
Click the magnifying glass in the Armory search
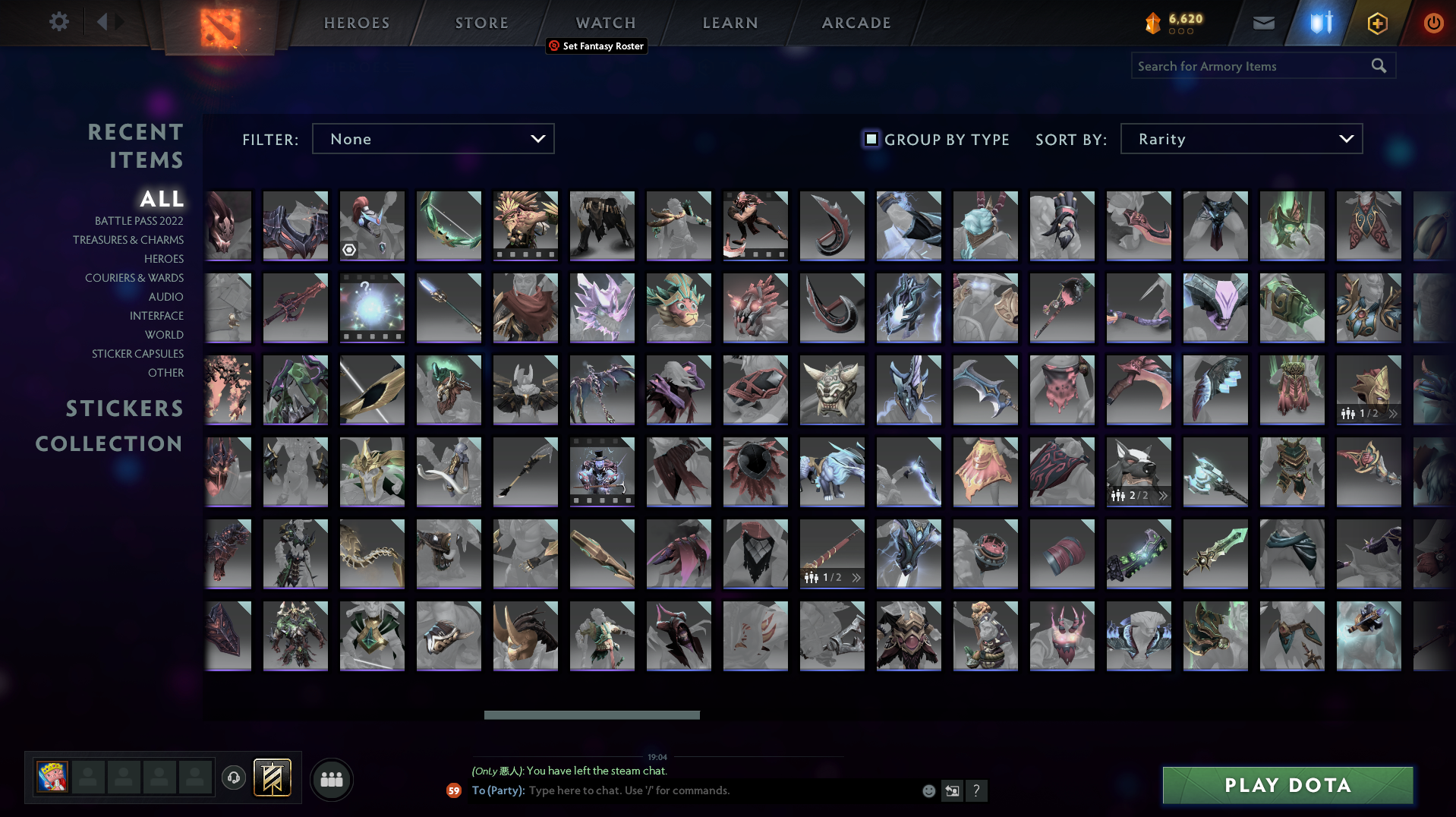pos(1379,66)
